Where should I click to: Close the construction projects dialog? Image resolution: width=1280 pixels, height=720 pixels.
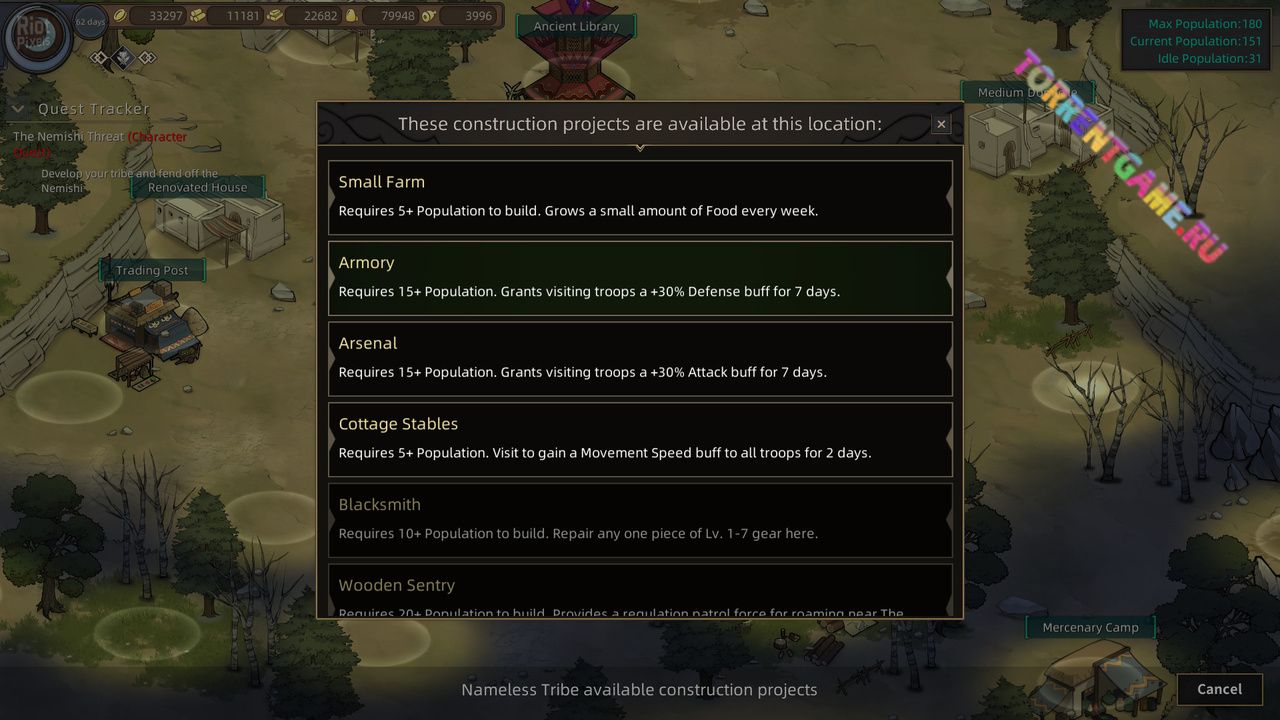[940, 124]
